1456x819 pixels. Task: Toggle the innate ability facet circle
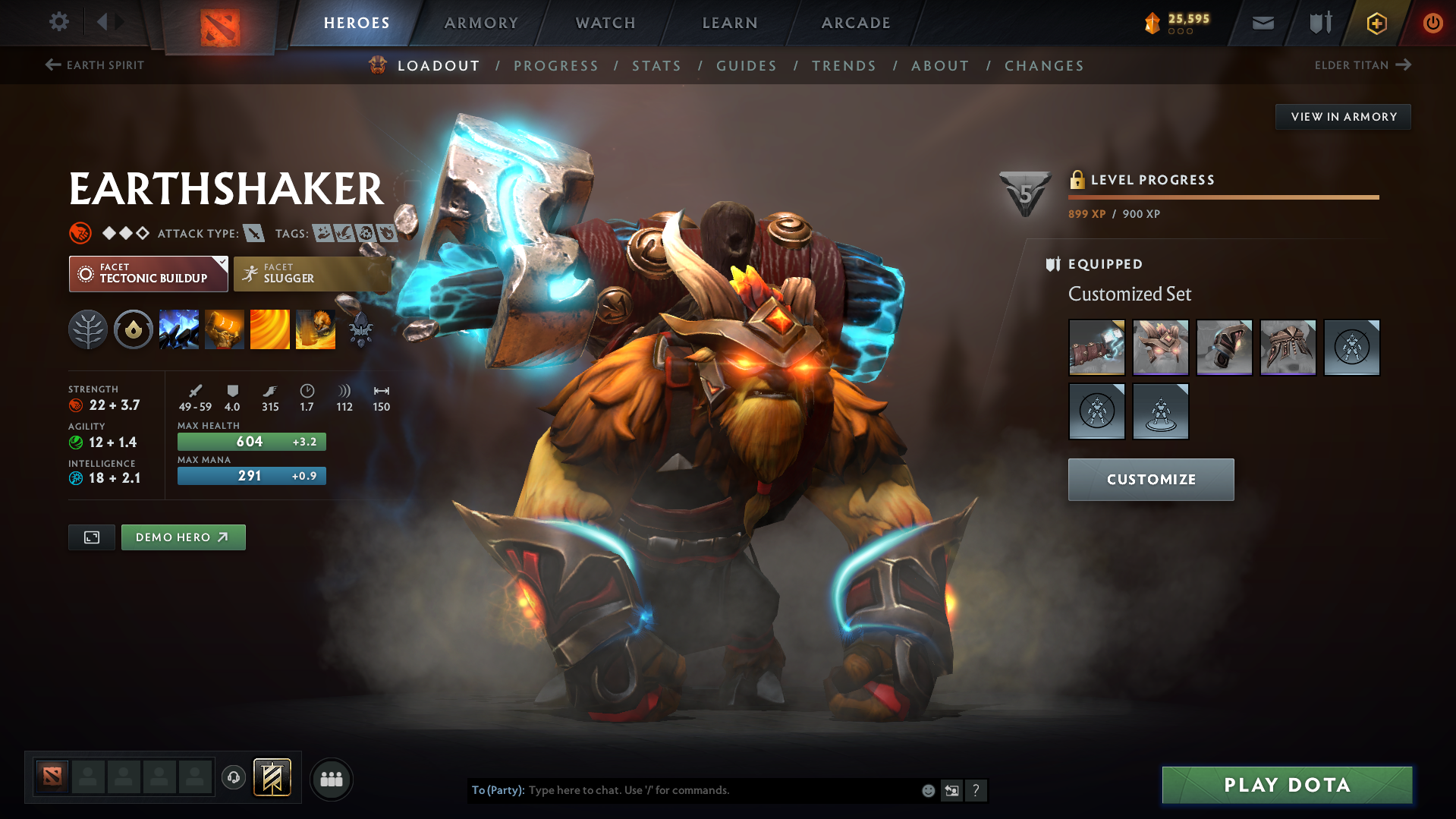134,329
